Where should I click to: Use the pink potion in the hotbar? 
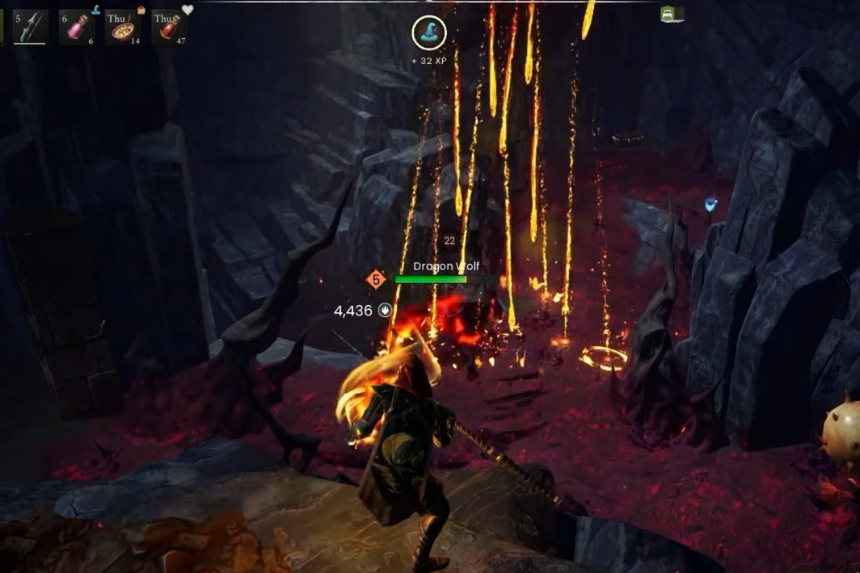[x=77, y=28]
